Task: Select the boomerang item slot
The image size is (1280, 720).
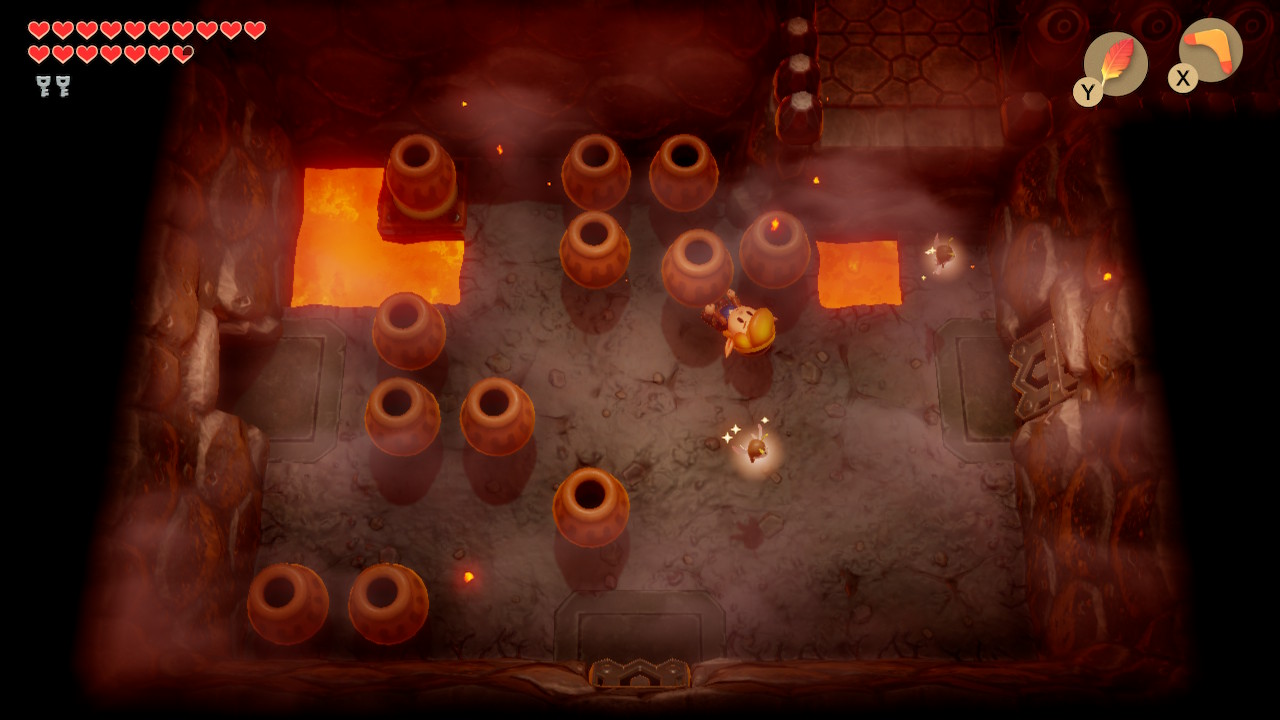Action: 1210,50
